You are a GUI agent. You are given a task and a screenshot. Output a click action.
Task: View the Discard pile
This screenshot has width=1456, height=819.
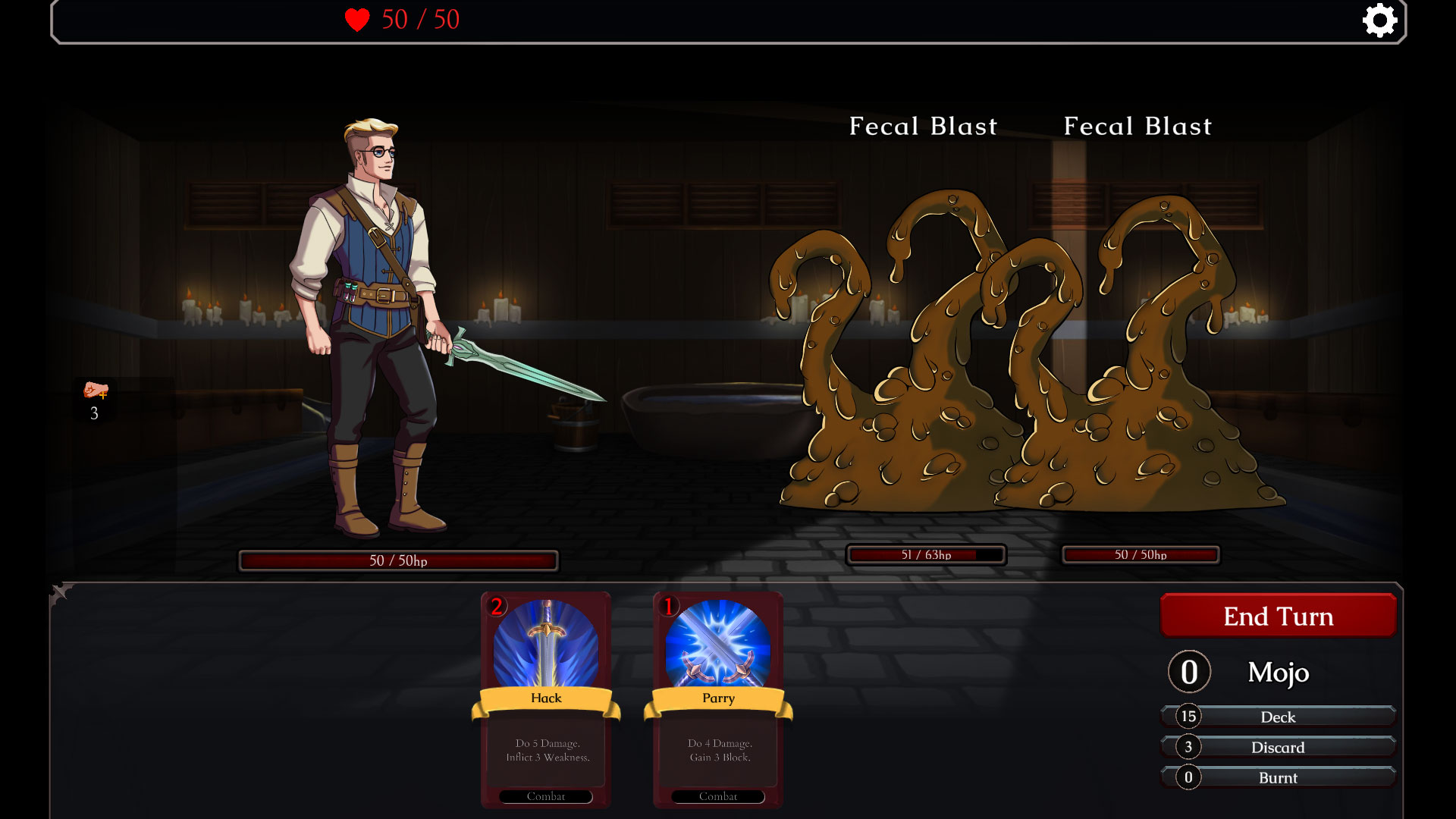click(1278, 747)
